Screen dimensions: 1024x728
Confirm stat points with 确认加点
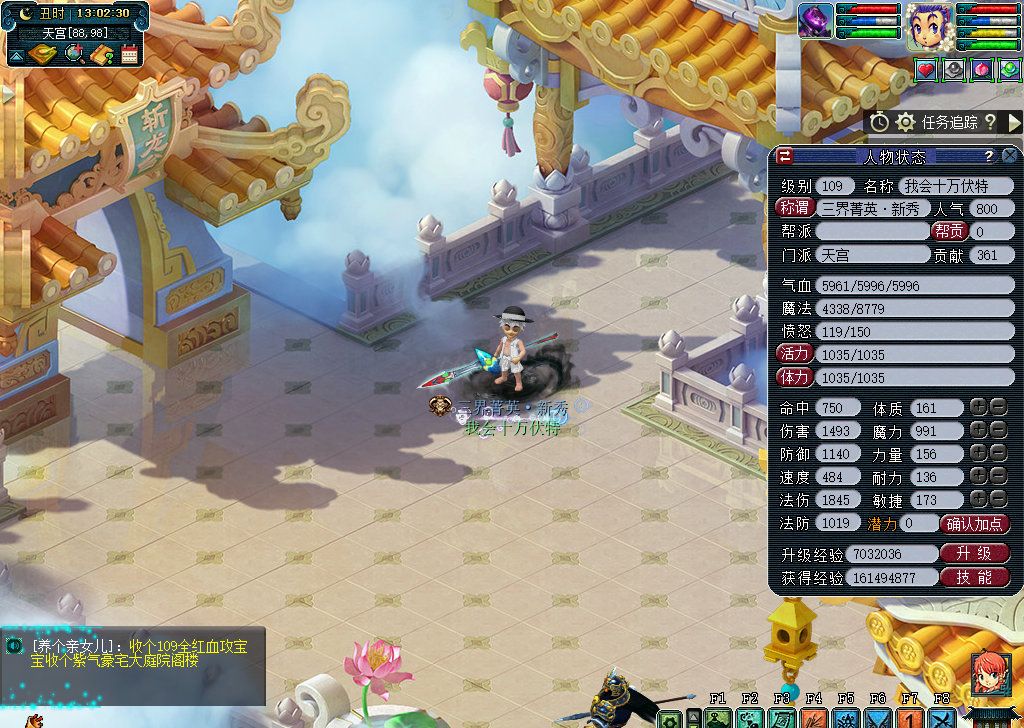(x=975, y=523)
